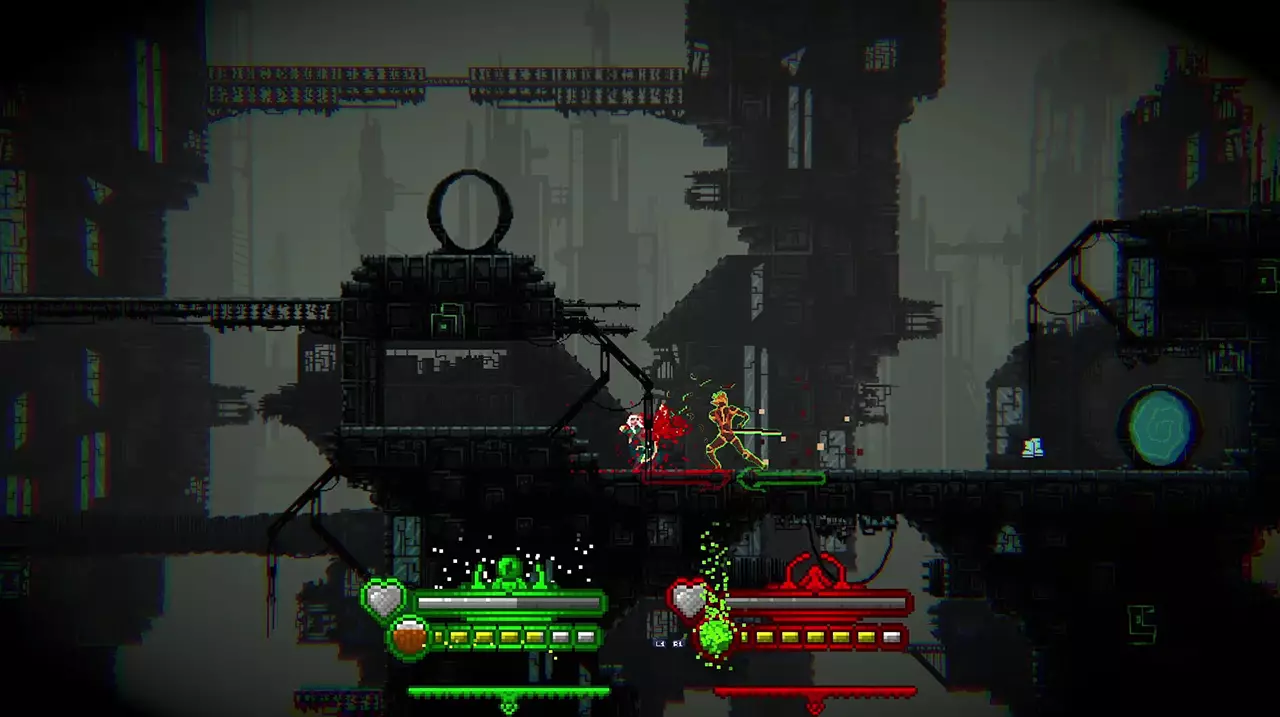The width and height of the screenshot is (1280, 717).
Task: Select the green glowing orb in red HUD
Action: [x=715, y=636]
